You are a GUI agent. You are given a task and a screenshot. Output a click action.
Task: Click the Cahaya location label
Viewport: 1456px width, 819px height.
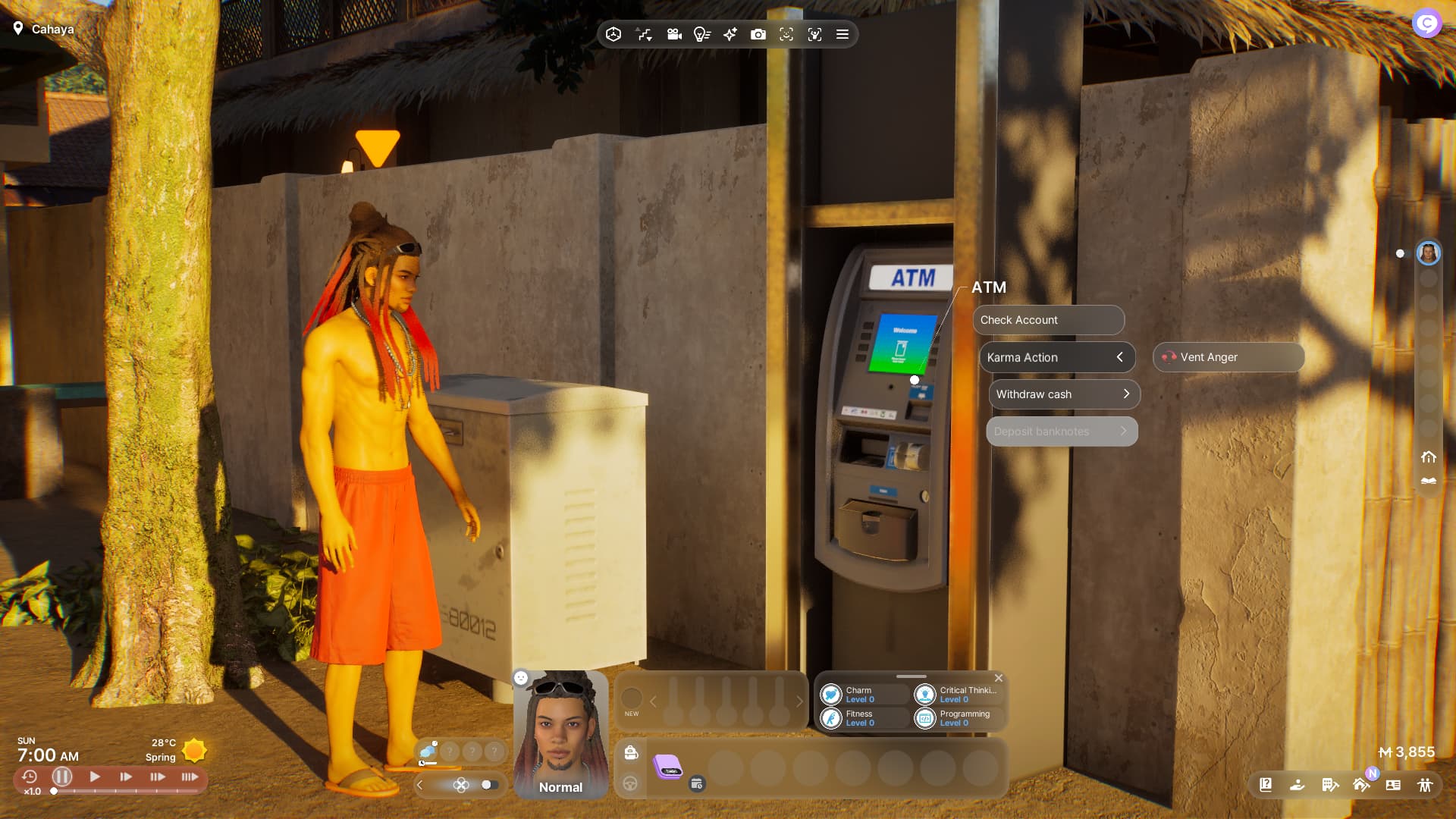[52, 29]
